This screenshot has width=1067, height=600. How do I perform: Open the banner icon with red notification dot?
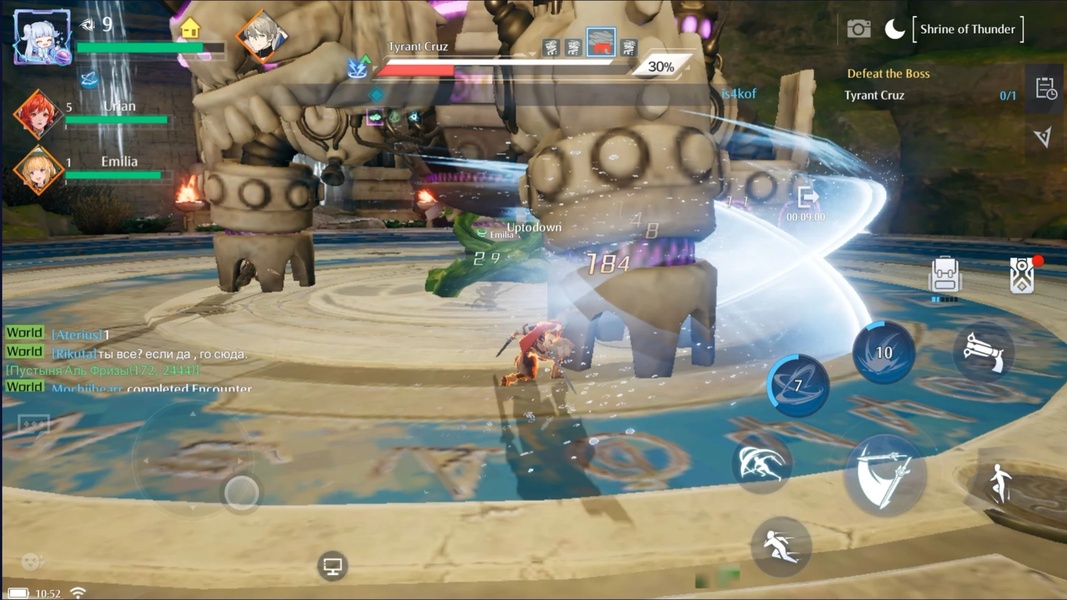1022,275
